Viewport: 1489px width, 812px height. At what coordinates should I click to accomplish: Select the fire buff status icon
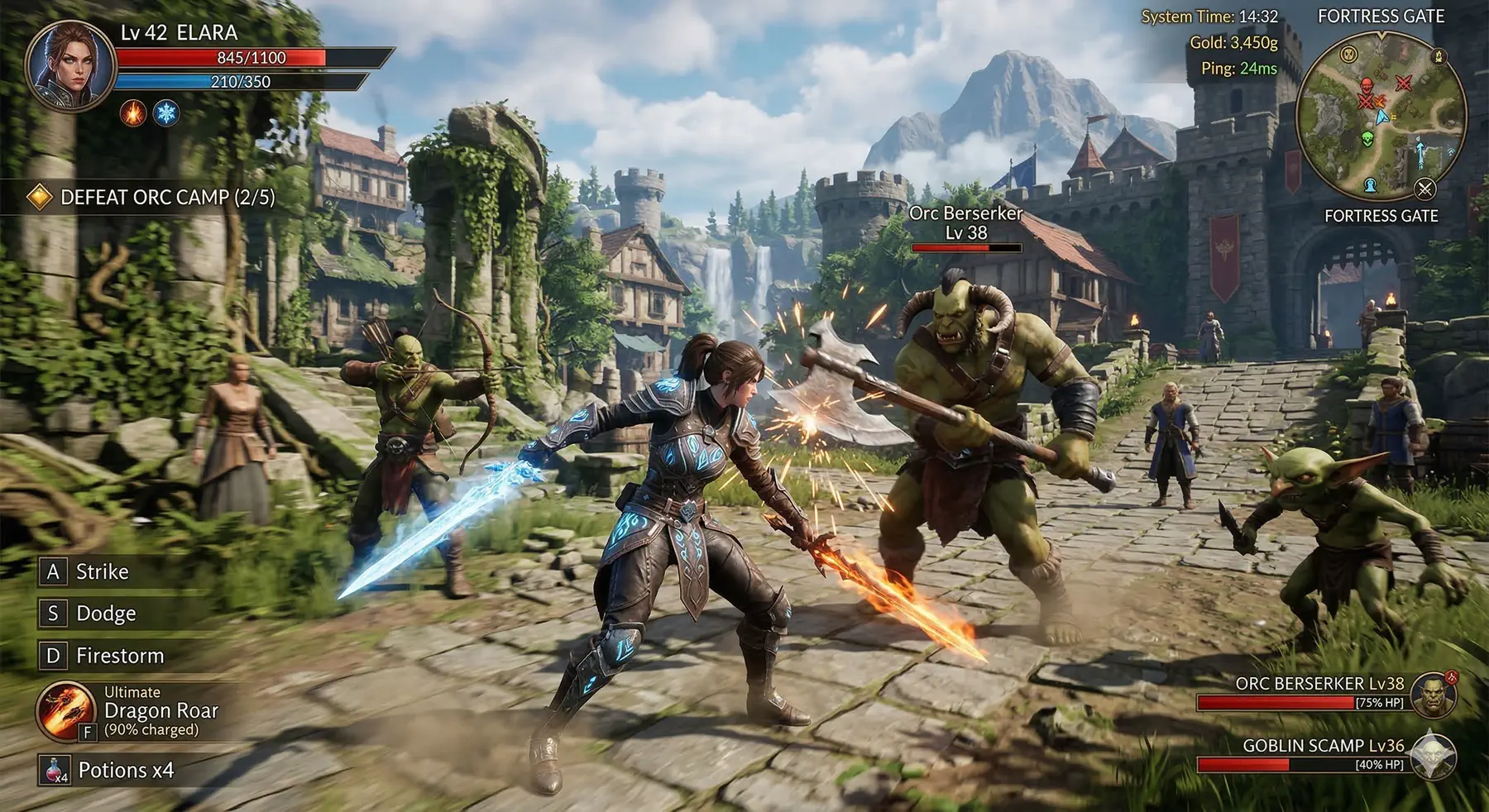(133, 112)
